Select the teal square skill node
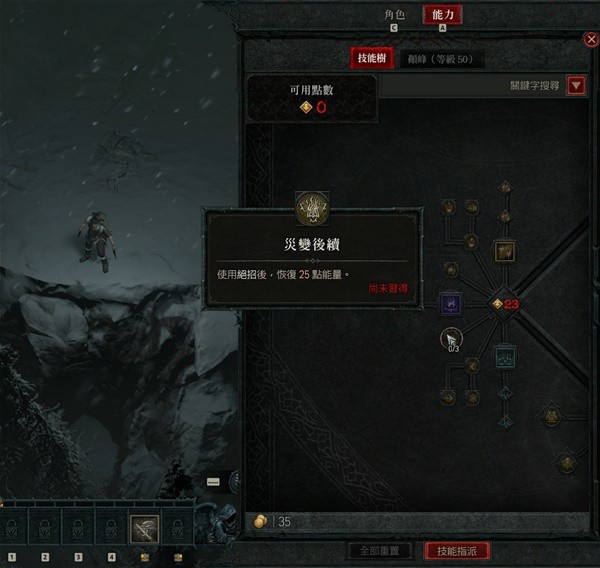 [x=505, y=356]
